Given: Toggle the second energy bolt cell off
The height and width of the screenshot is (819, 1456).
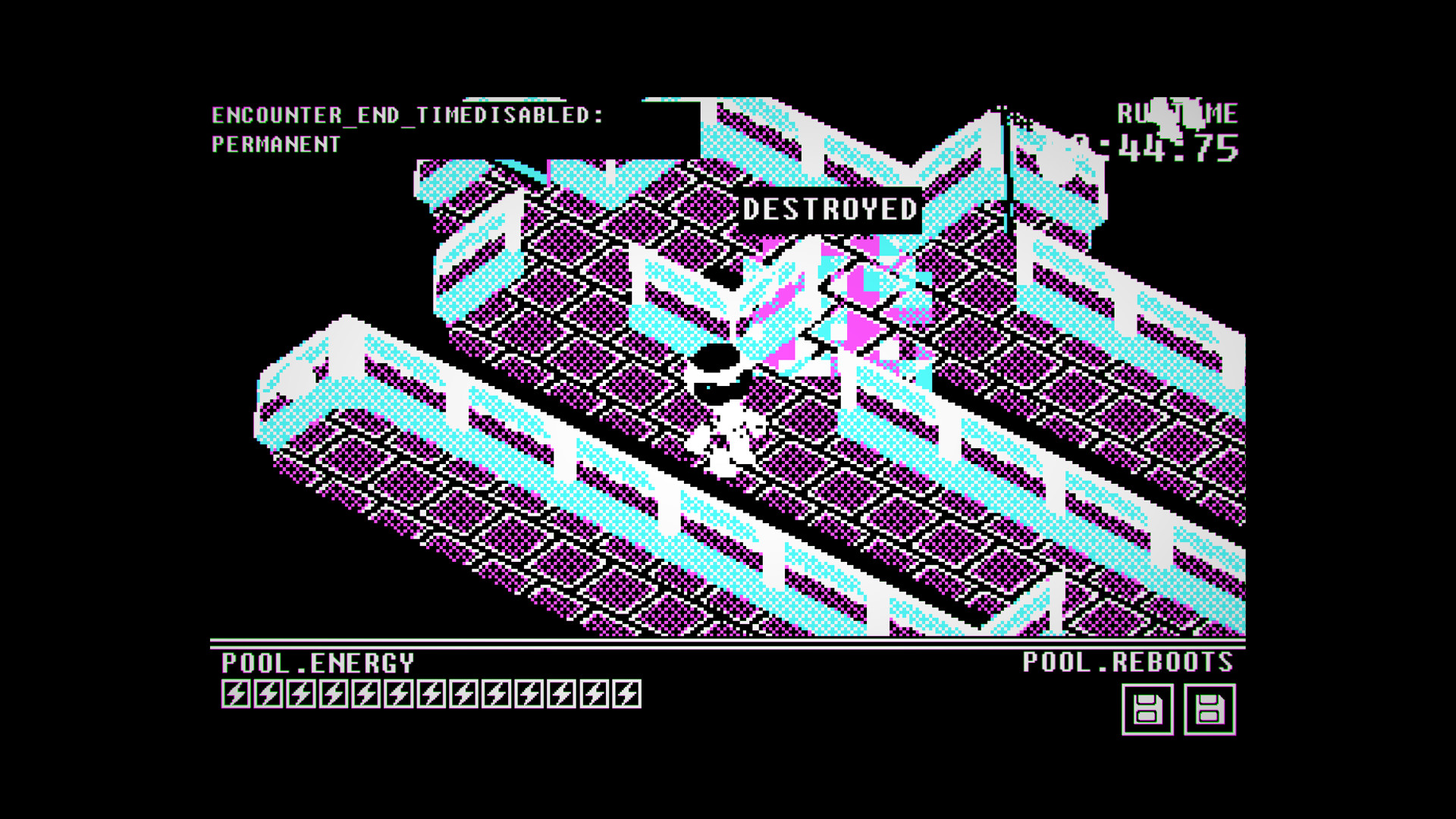Looking at the screenshot, I should (268, 692).
